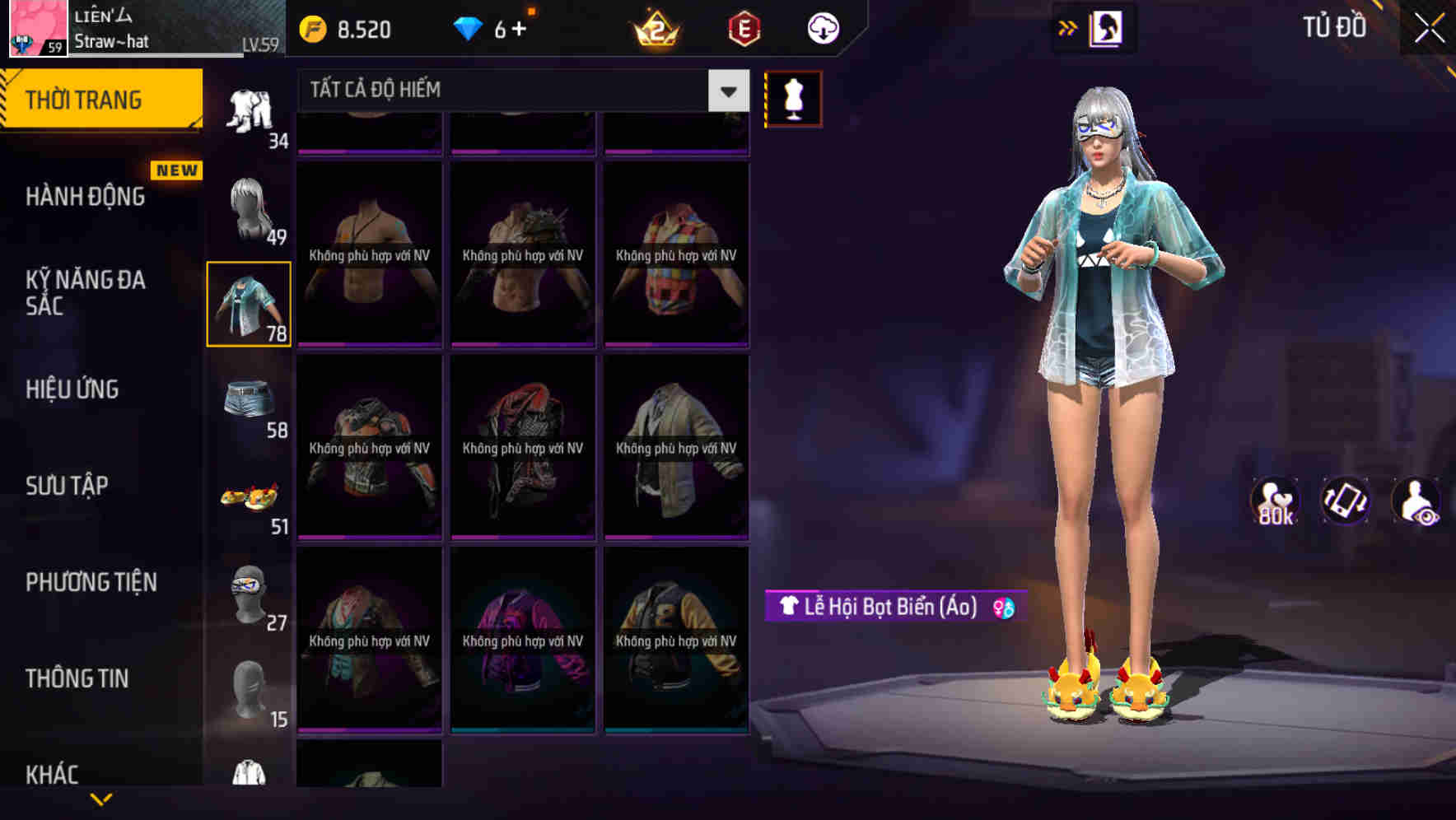Select the mannequin preset icon above the grid

tap(793, 98)
